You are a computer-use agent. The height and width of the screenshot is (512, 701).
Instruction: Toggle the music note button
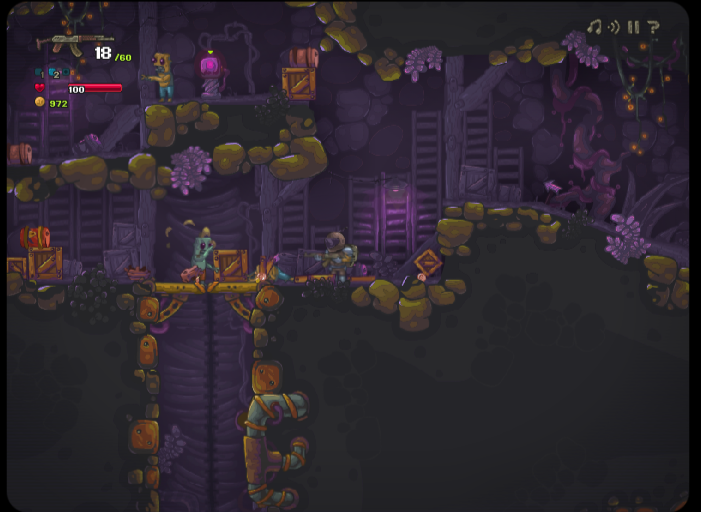pos(594,27)
